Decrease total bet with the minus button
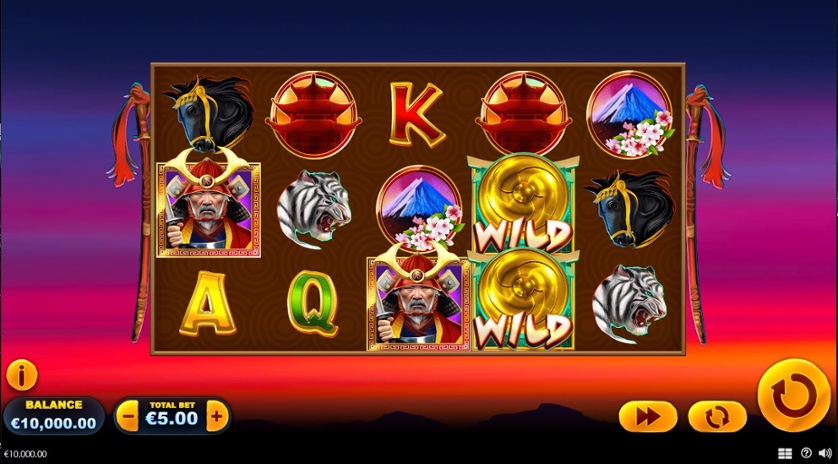The image size is (838, 464). [x=128, y=415]
